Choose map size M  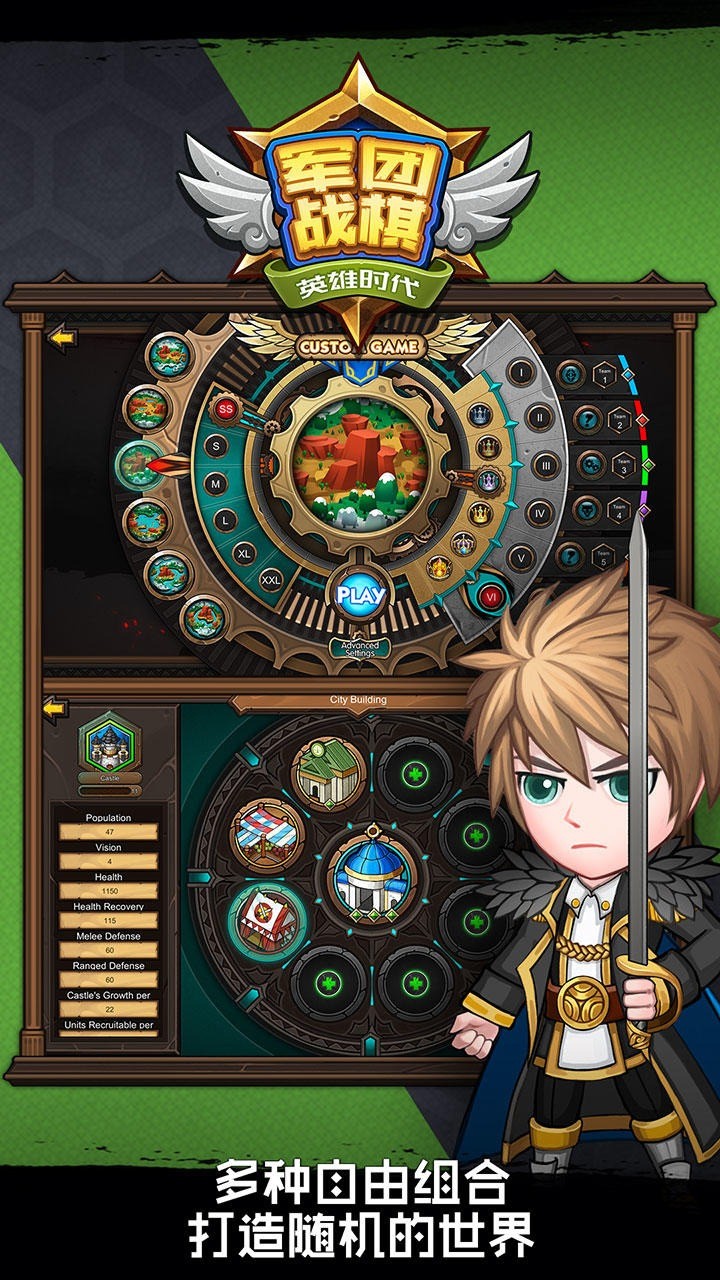point(214,484)
